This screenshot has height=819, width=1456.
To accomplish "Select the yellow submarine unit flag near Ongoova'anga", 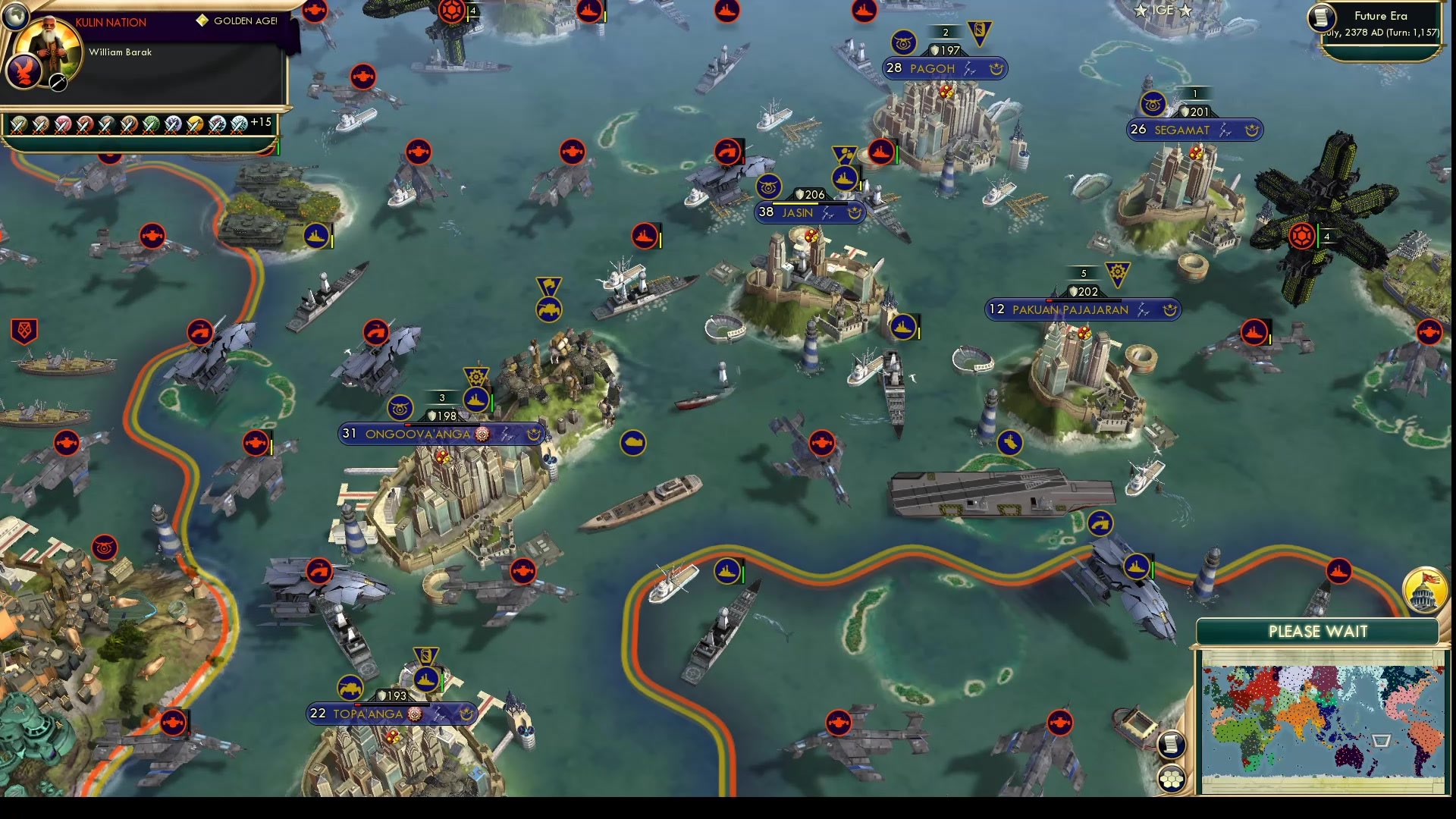I will [x=632, y=443].
